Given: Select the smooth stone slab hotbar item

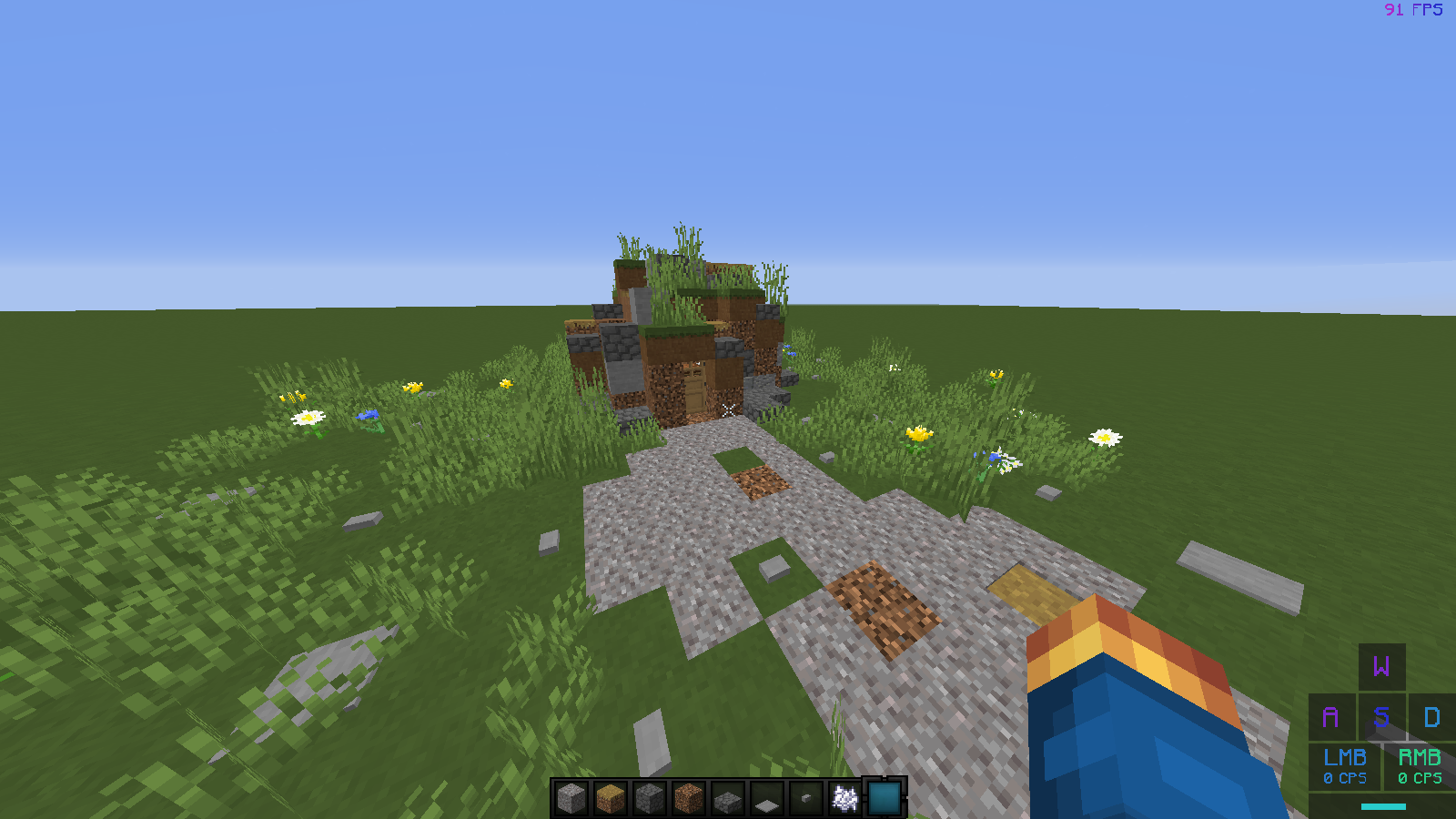Looking at the screenshot, I should [x=764, y=796].
